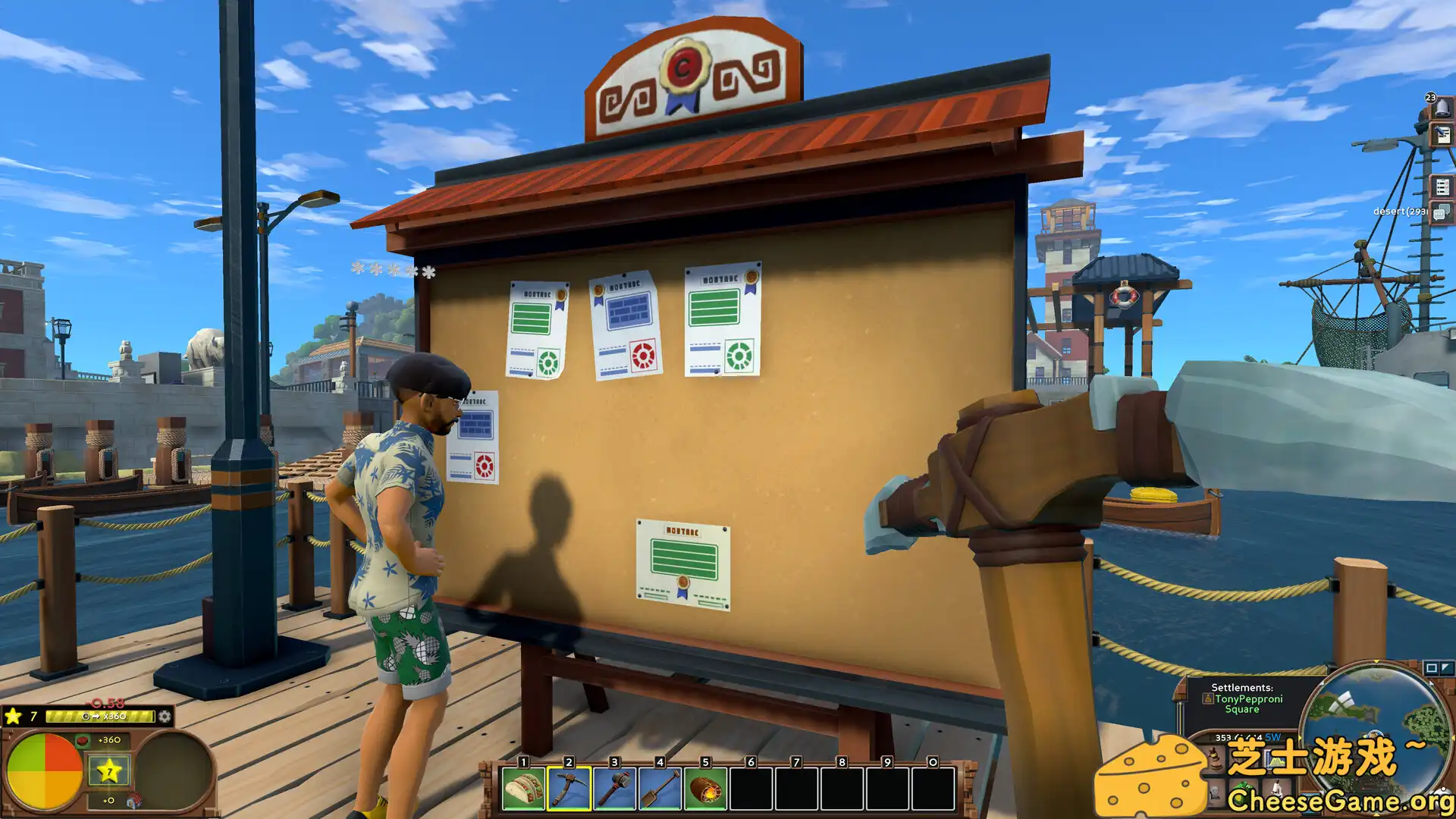Expand the minimap using the bottom chevron arrow

coord(1376,814)
